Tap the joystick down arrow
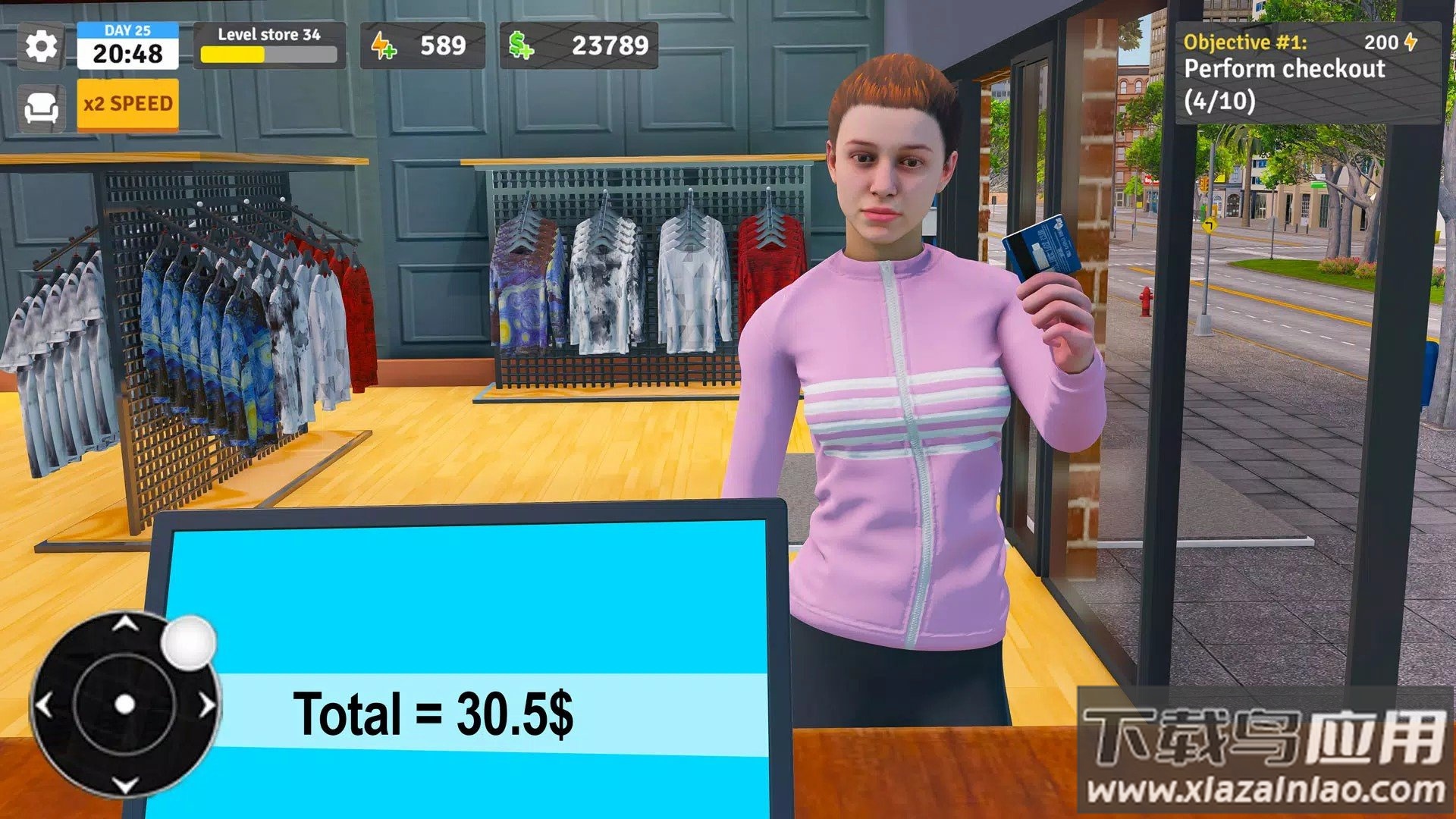The height and width of the screenshot is (819, 1456). [125, 785]
